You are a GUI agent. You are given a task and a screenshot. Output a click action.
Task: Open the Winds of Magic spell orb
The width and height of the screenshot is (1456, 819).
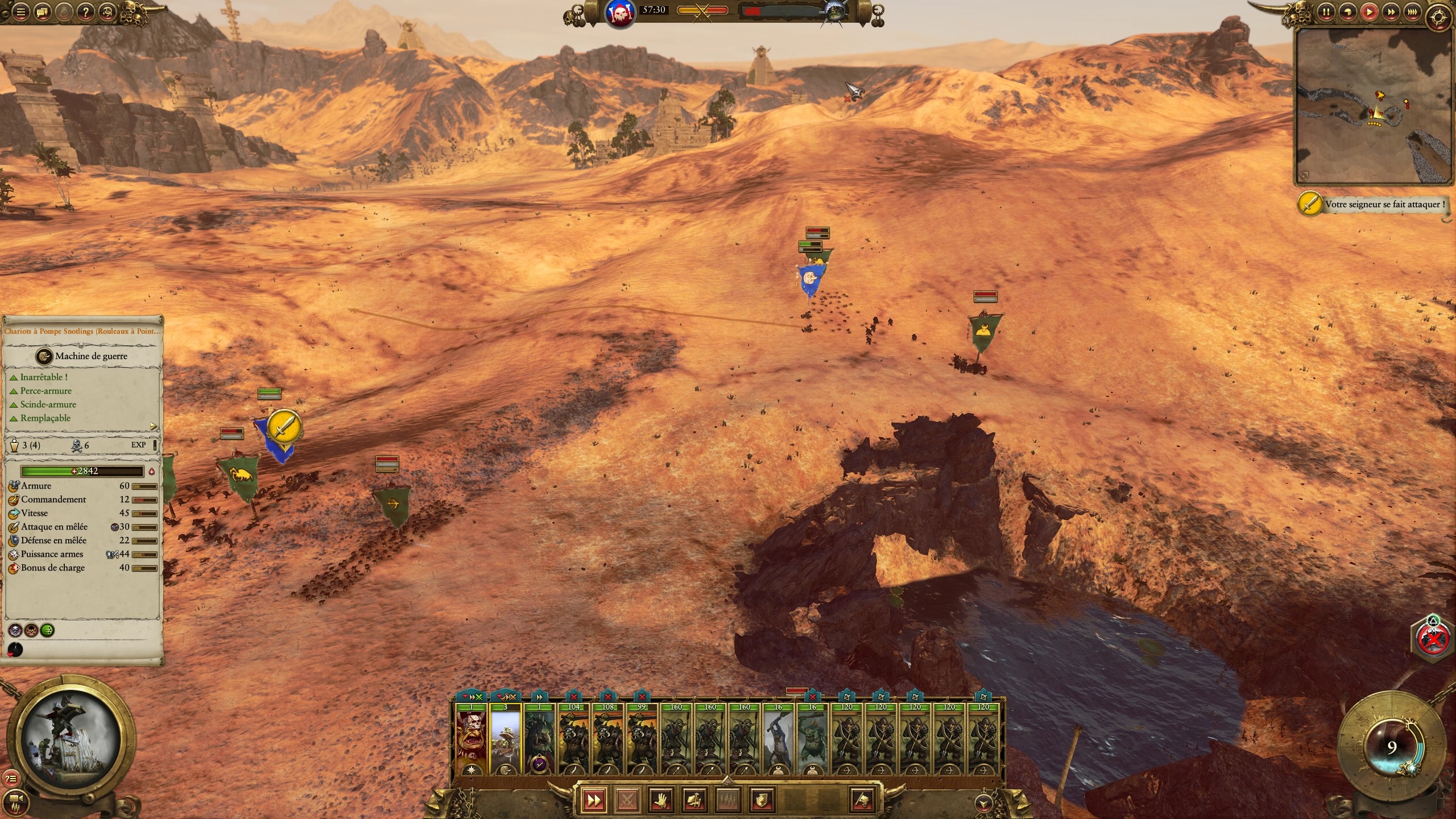click(1391, 747)
